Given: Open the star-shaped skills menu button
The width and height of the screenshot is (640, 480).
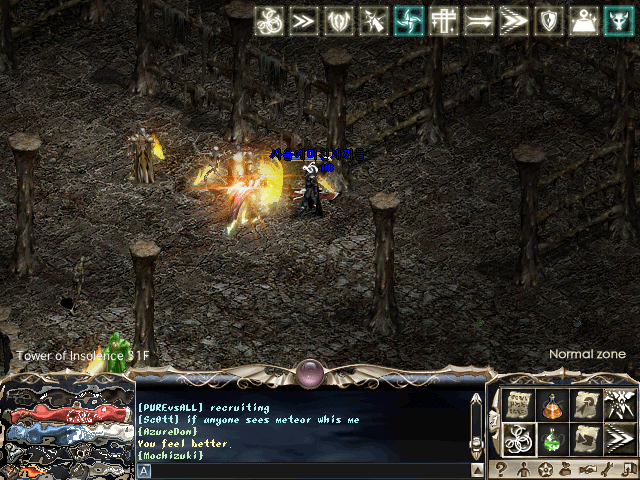Looking at the screenshot, I should tap(546, 468).
